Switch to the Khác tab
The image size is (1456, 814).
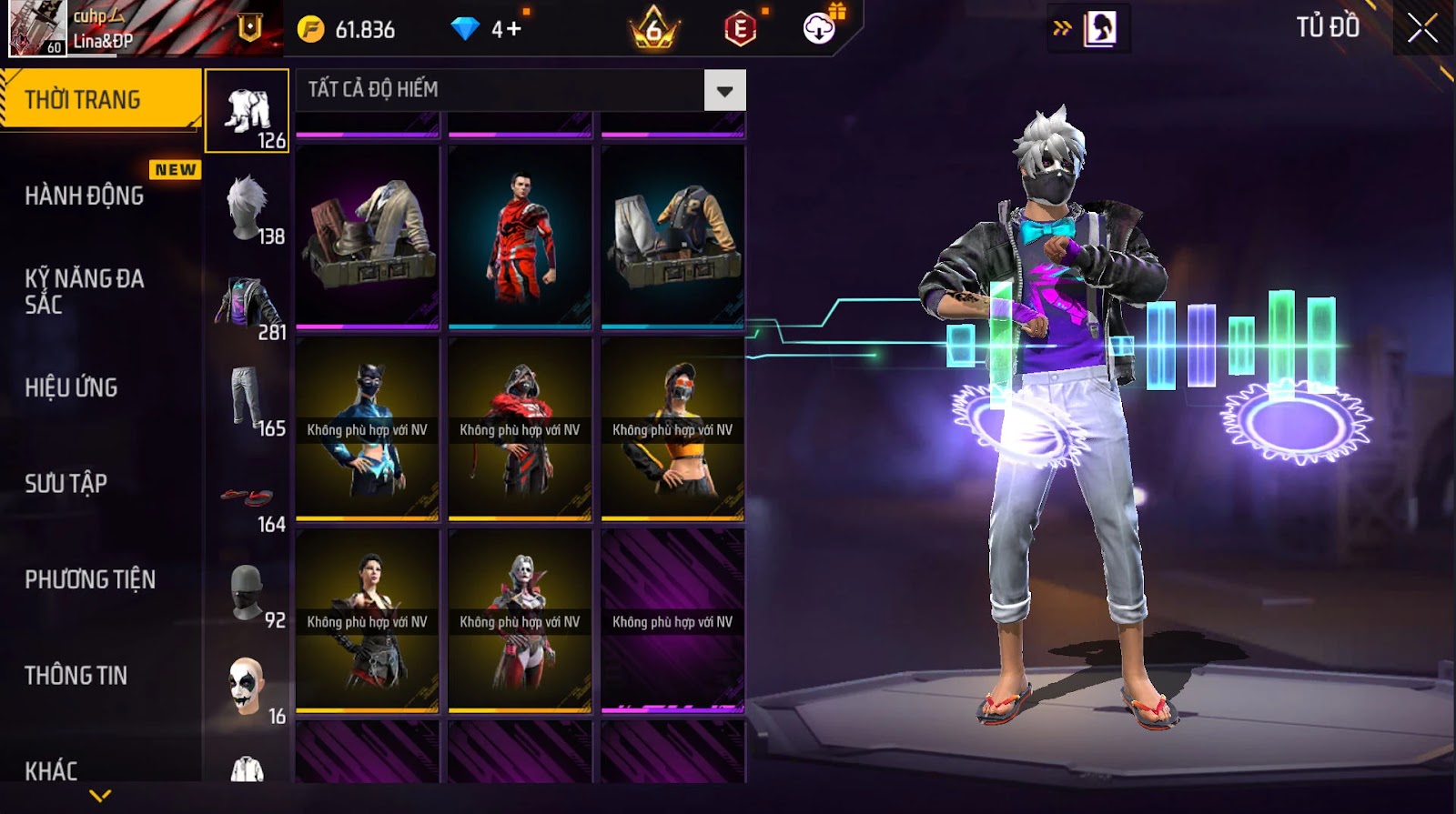[51, 770]
